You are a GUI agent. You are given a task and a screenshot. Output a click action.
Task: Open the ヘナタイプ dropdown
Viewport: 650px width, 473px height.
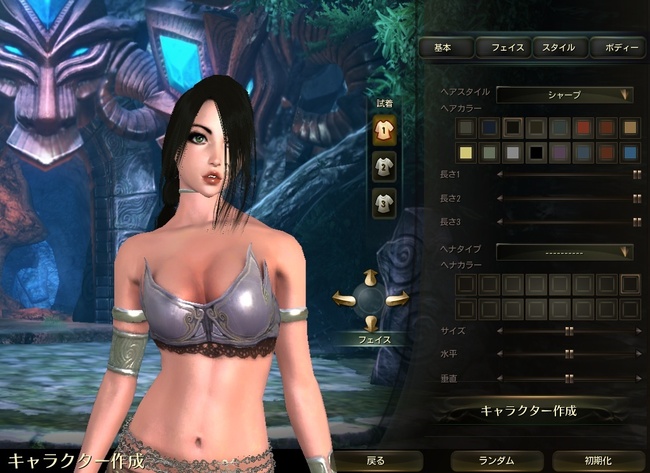point(566,251)
